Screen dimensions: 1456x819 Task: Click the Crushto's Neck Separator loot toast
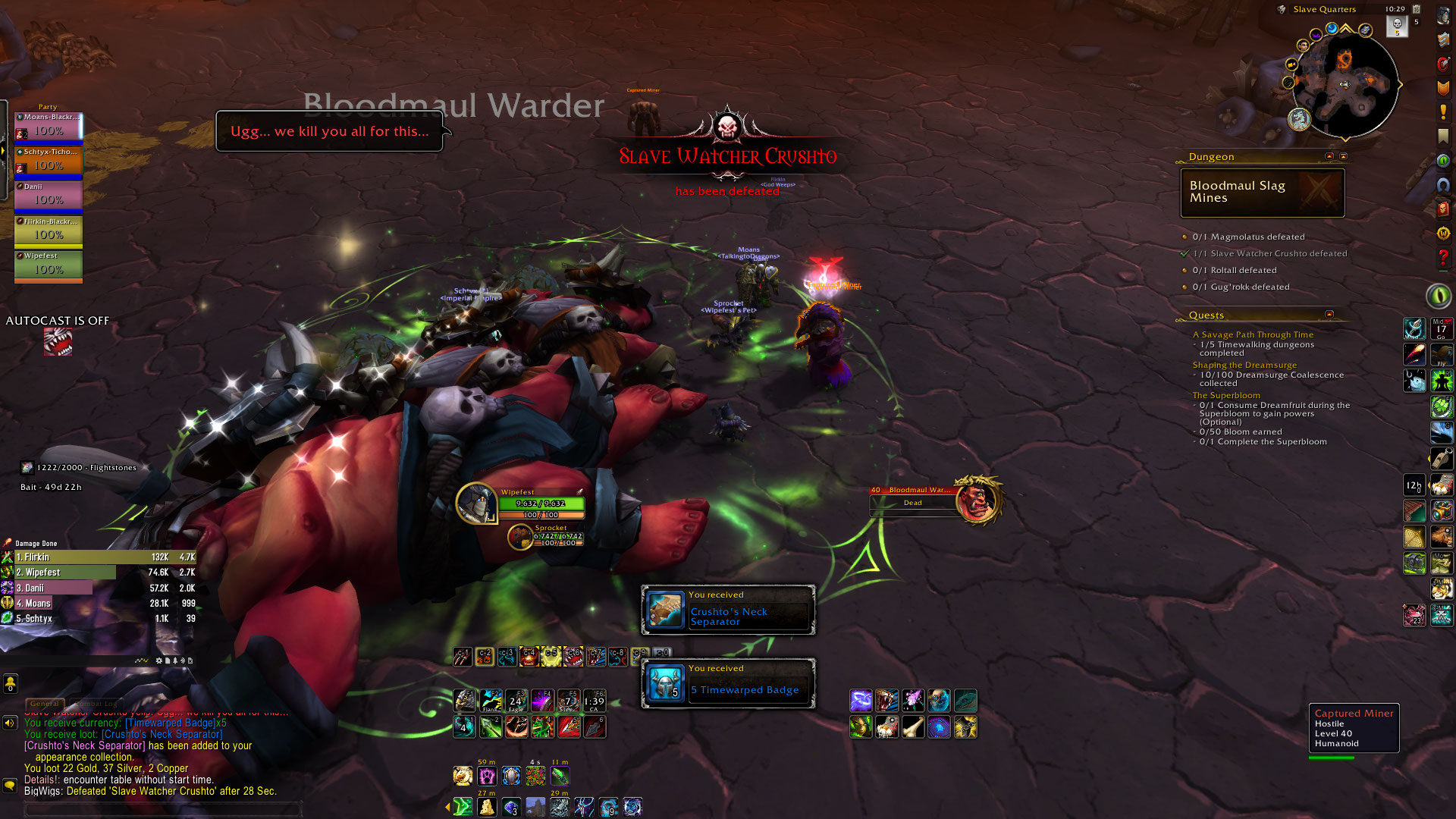pyautogui.click(x=728, y=610)
